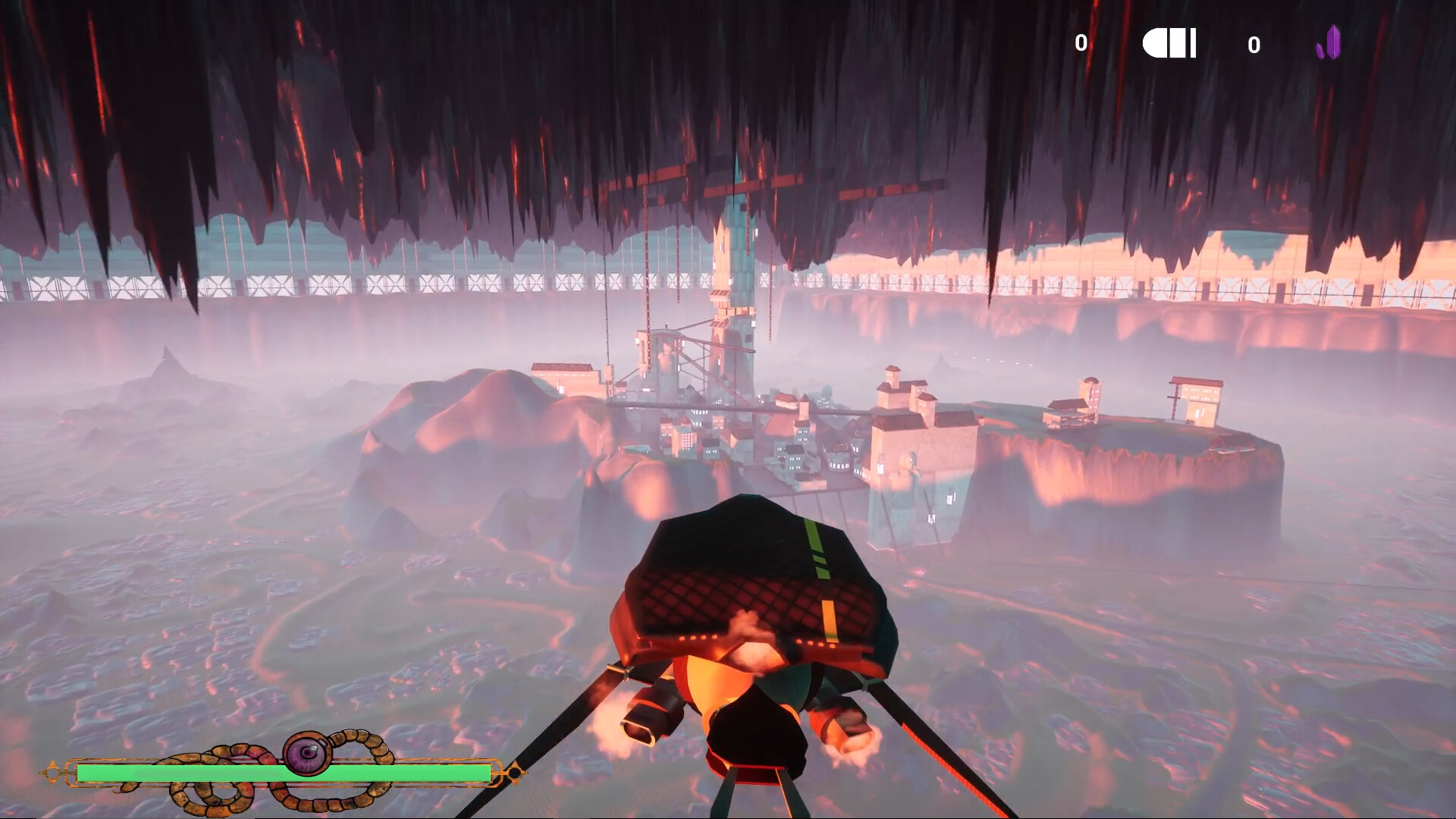Viewport: 1456px width, 819px height.
Task: Click the white bullet ammo icon
Action: (x=1169, y=43)
